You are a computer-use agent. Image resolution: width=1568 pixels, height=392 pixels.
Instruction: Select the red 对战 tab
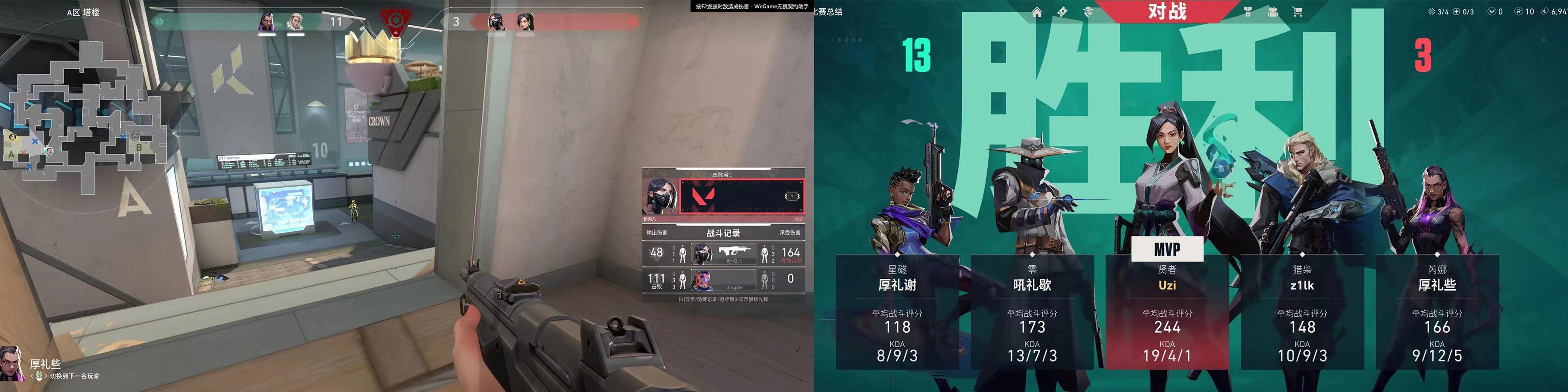[x=1167, y=11]
